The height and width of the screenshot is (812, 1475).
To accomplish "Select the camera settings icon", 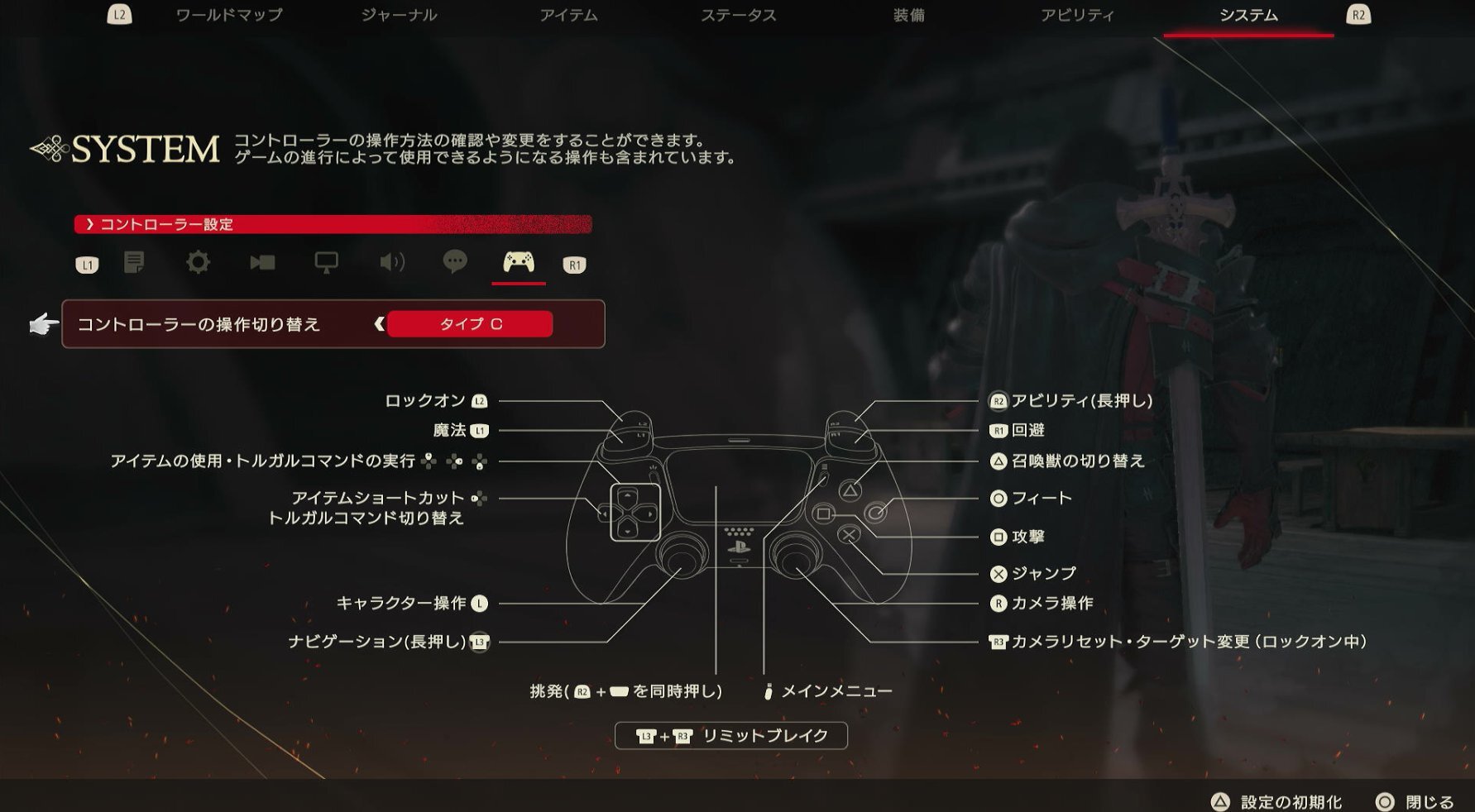I will 262,263.
